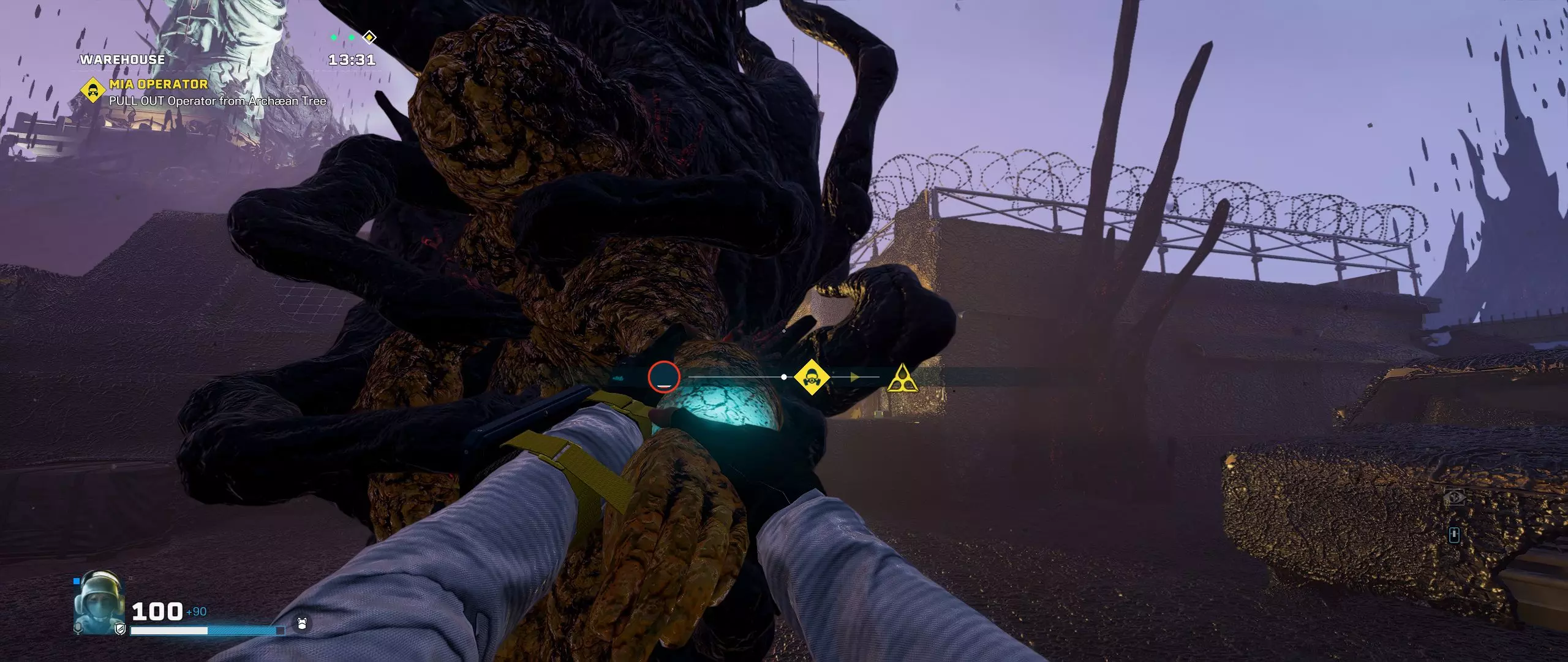Click the blue gadget device icon

(1454, 535)
